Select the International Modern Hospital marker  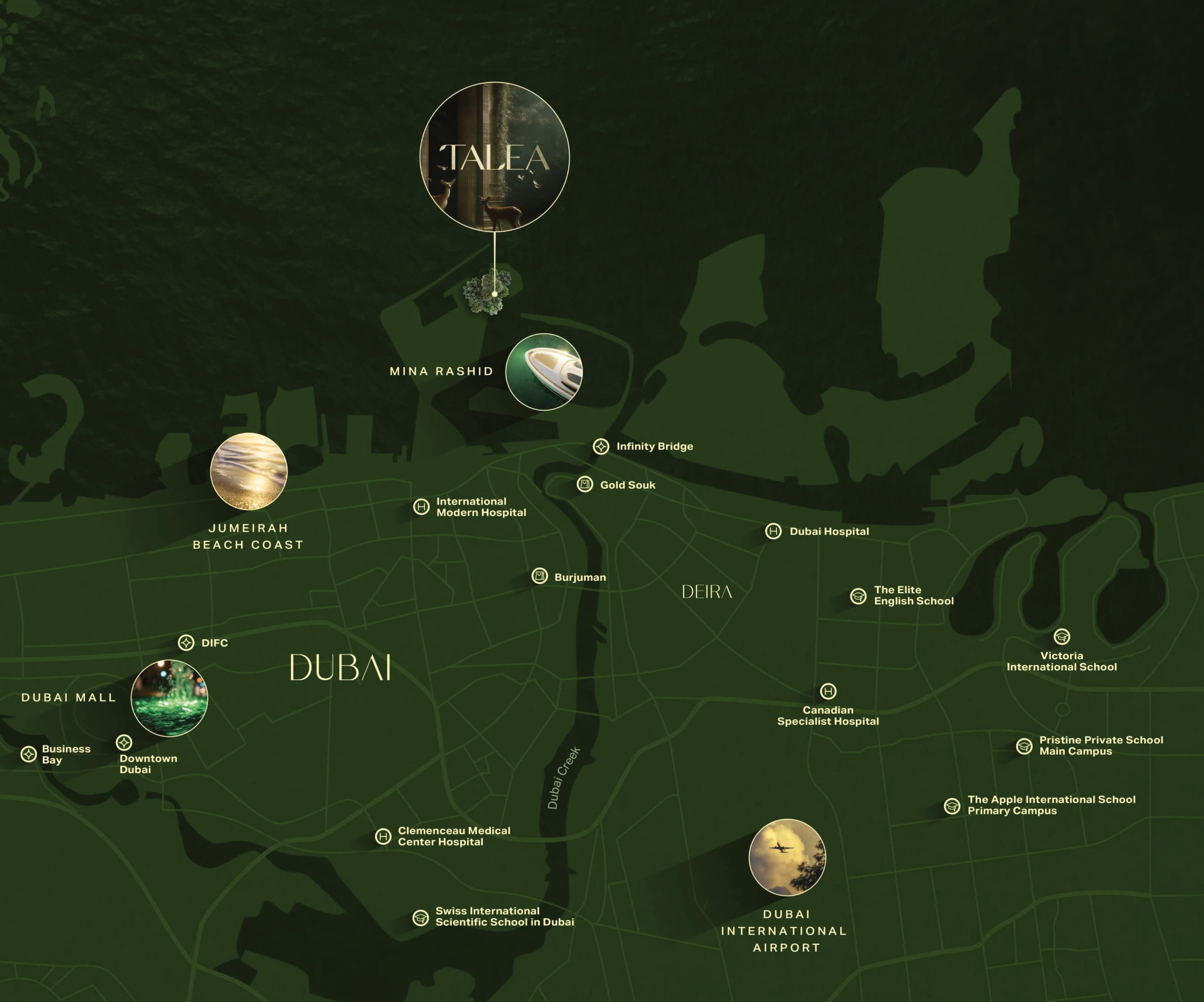pyautogui.click(x=421, y=507)
